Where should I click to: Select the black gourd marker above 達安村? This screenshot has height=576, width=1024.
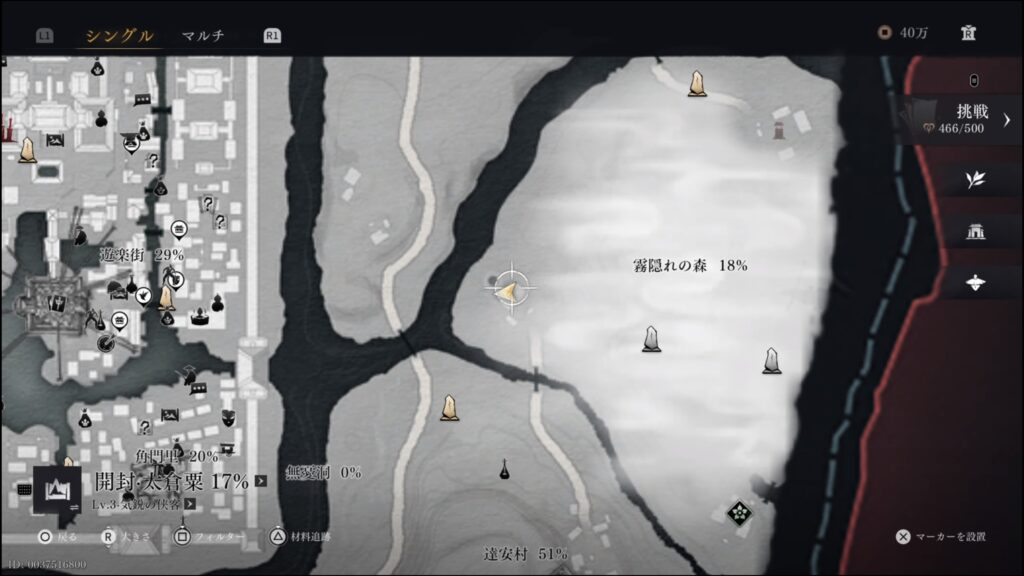506,468
